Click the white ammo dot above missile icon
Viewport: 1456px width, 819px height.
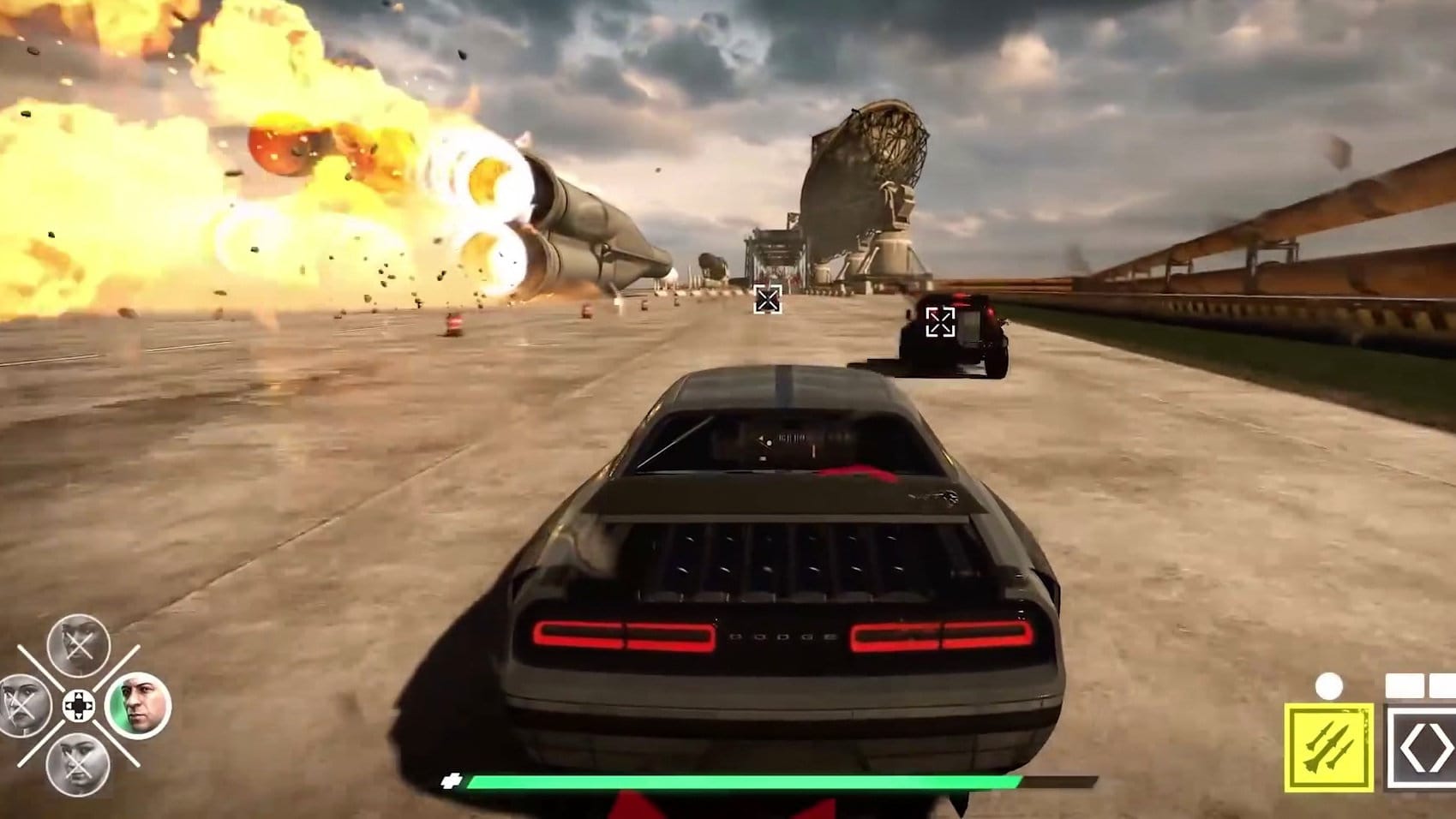1328,685
